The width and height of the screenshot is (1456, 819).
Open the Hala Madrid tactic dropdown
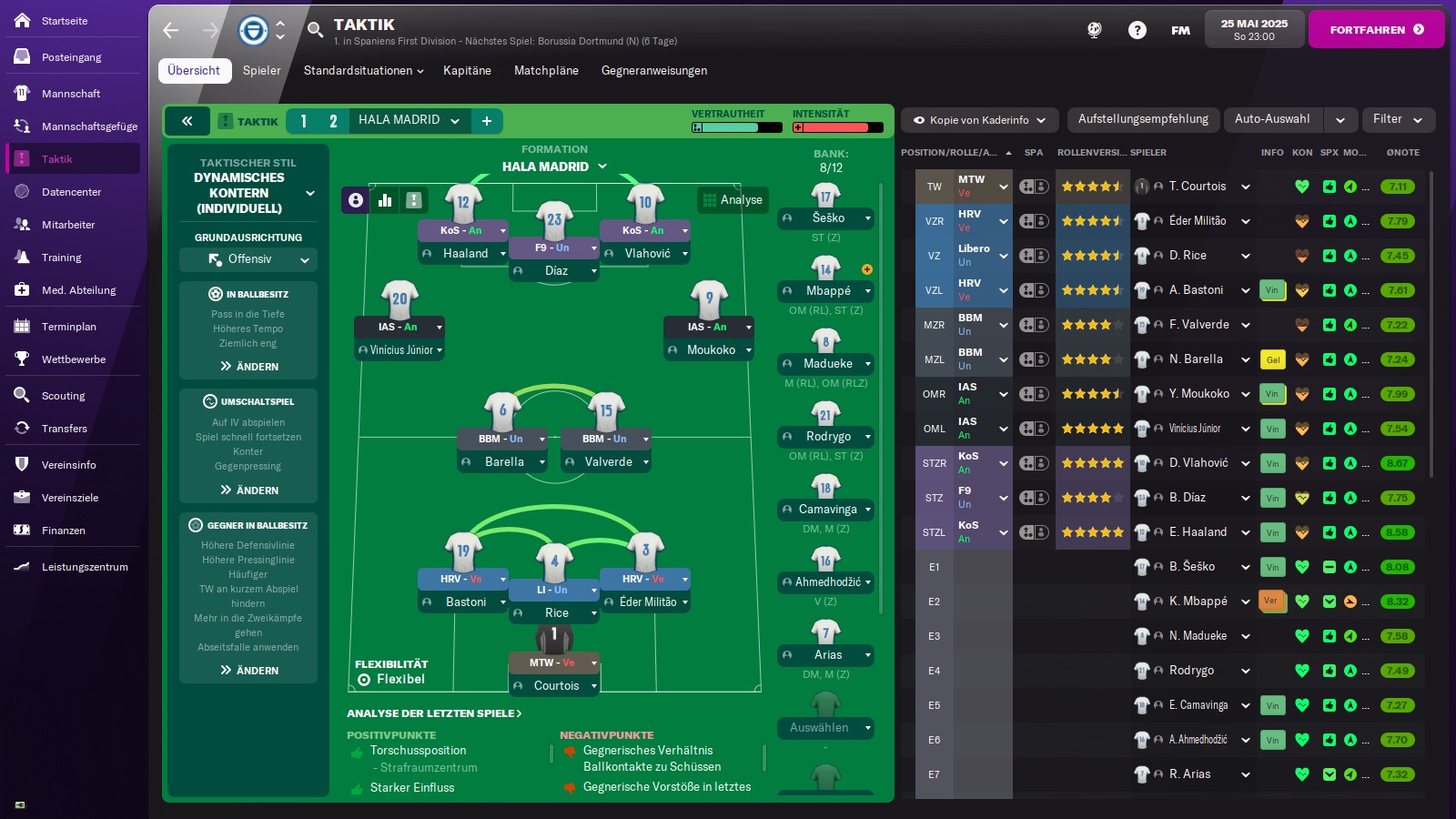click(x=409, y=121)
